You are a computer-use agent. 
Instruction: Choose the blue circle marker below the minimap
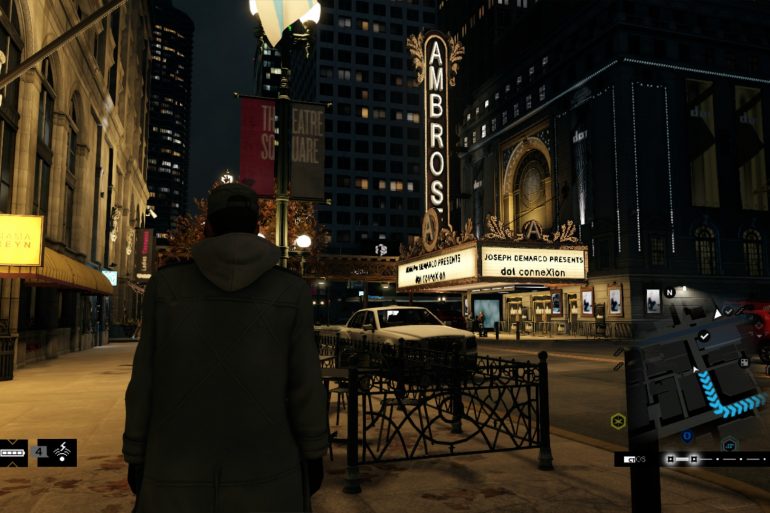pos(687,436)
